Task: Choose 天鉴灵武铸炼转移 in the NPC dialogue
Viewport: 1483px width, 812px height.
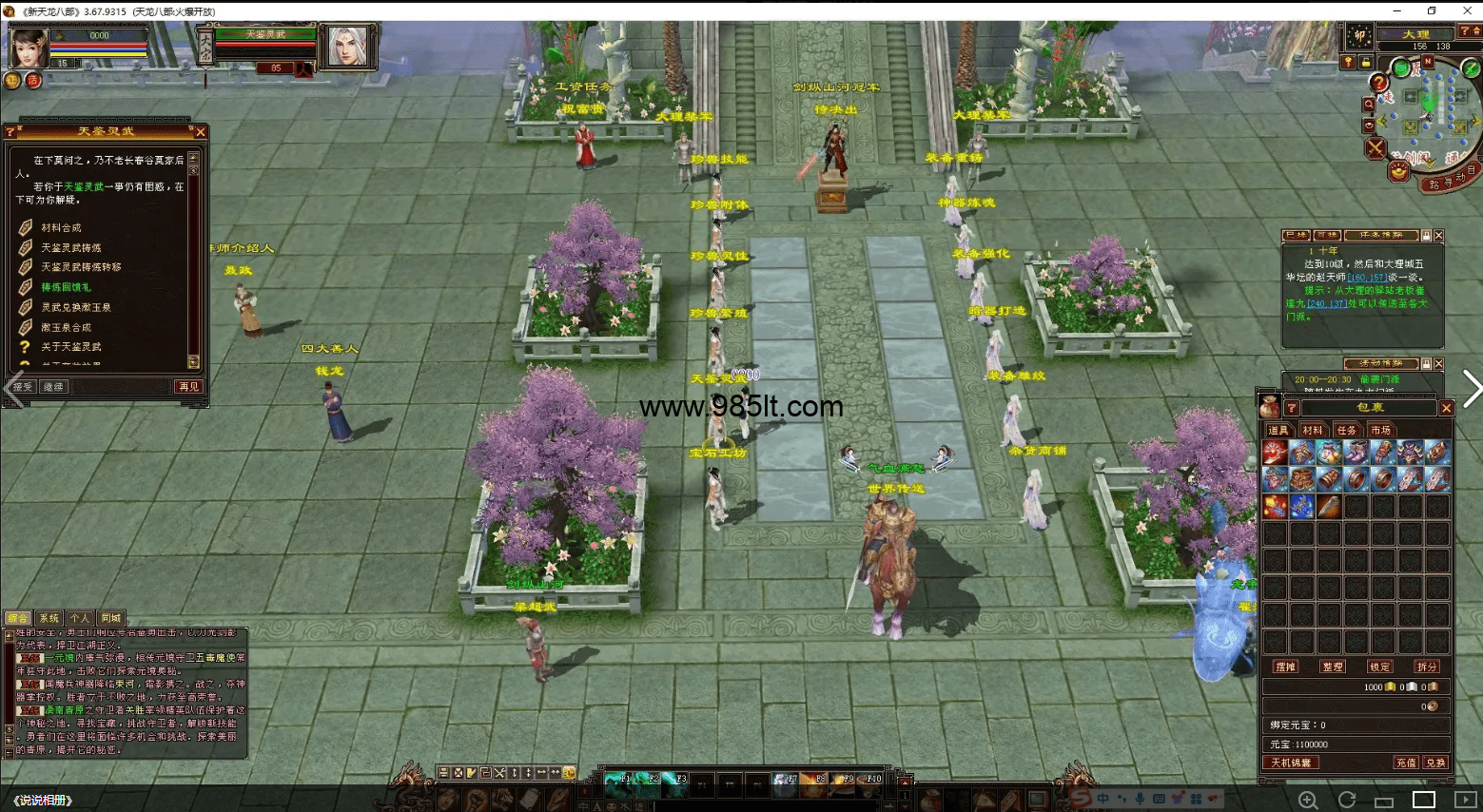Action: [80, 267]
